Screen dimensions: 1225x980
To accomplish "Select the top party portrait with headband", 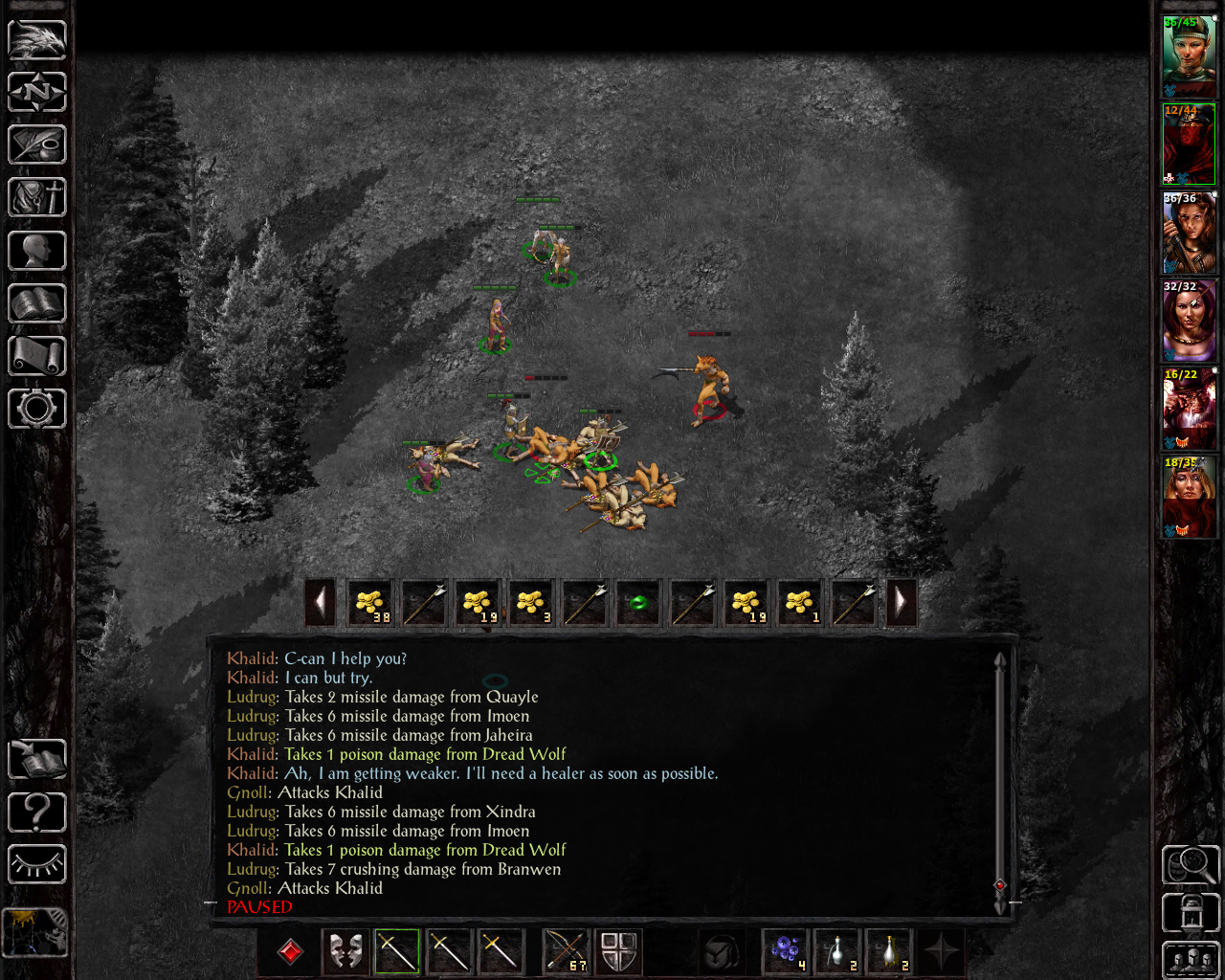I will click(x=1188, y=56).
